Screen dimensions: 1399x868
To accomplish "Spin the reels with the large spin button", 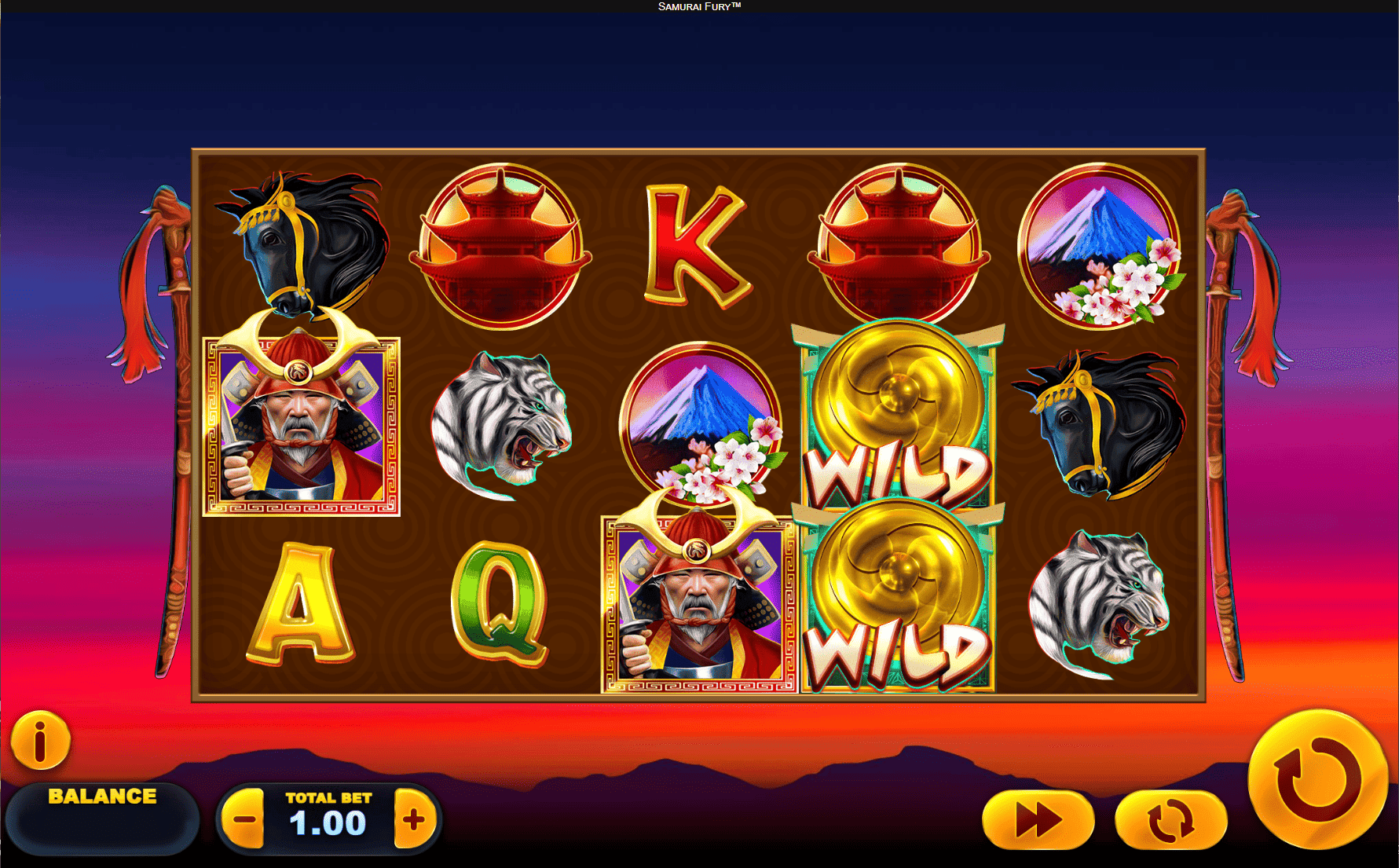I will click(x=1317, y=778).
